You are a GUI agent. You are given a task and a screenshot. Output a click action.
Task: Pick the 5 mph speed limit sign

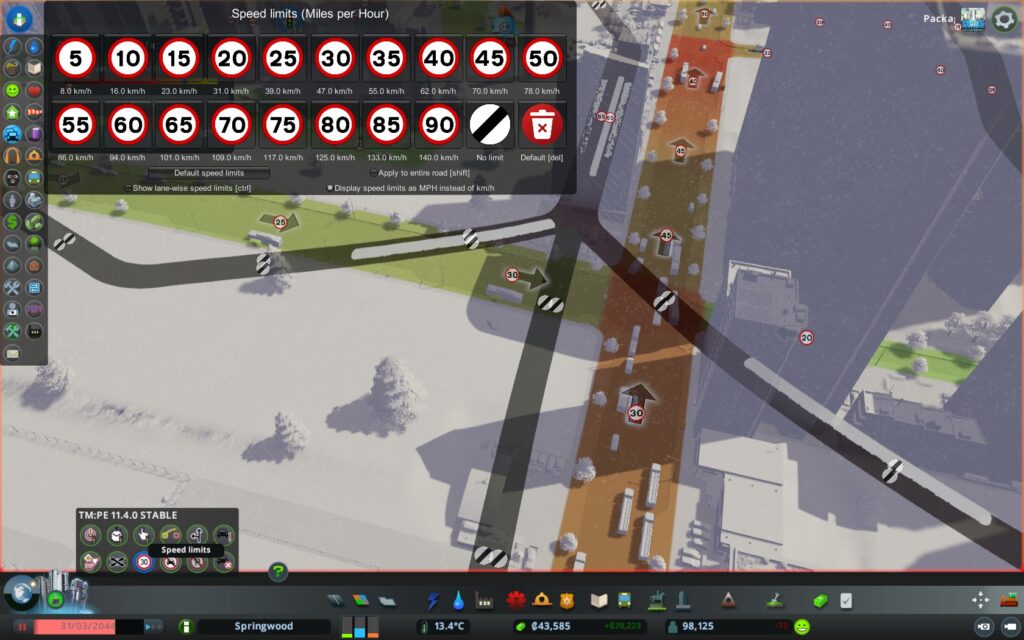click(75, 59)
